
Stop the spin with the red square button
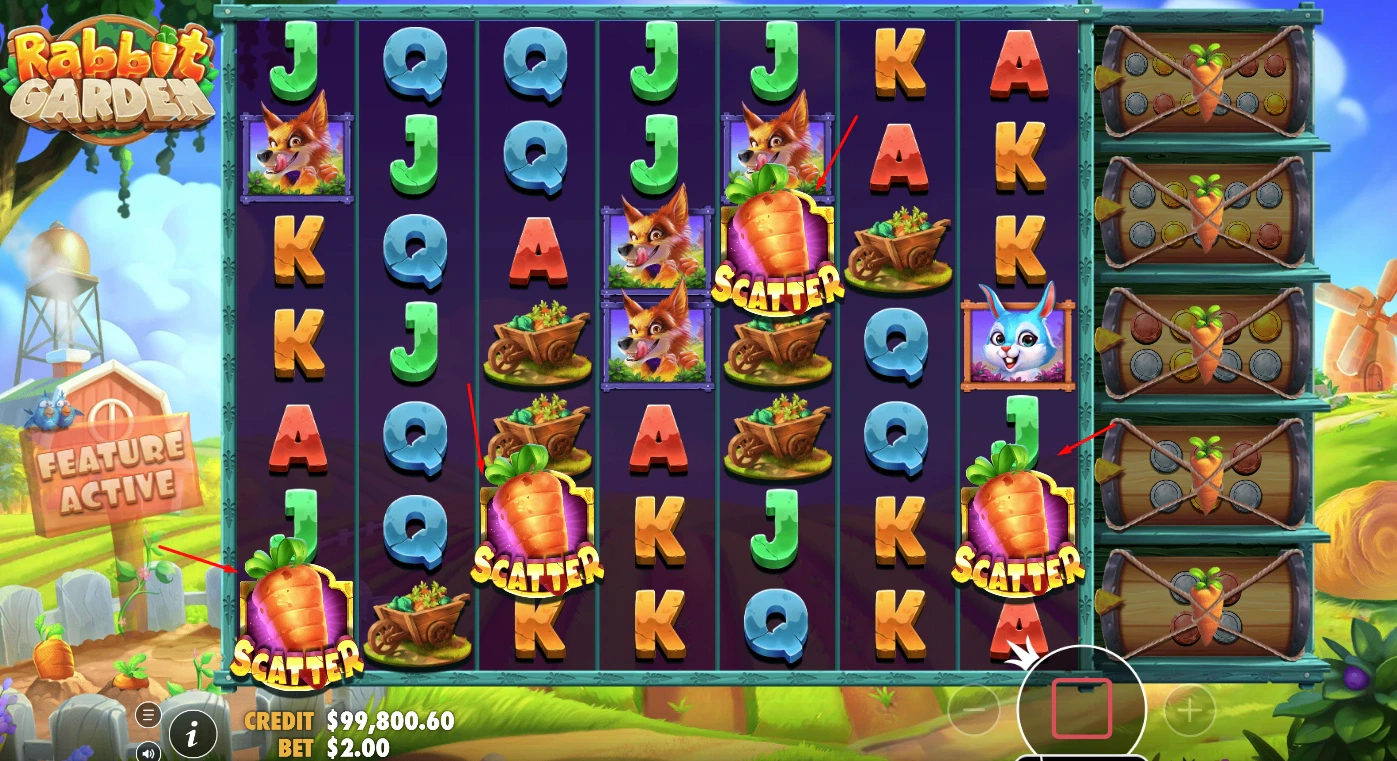[x=1081, y=708]
